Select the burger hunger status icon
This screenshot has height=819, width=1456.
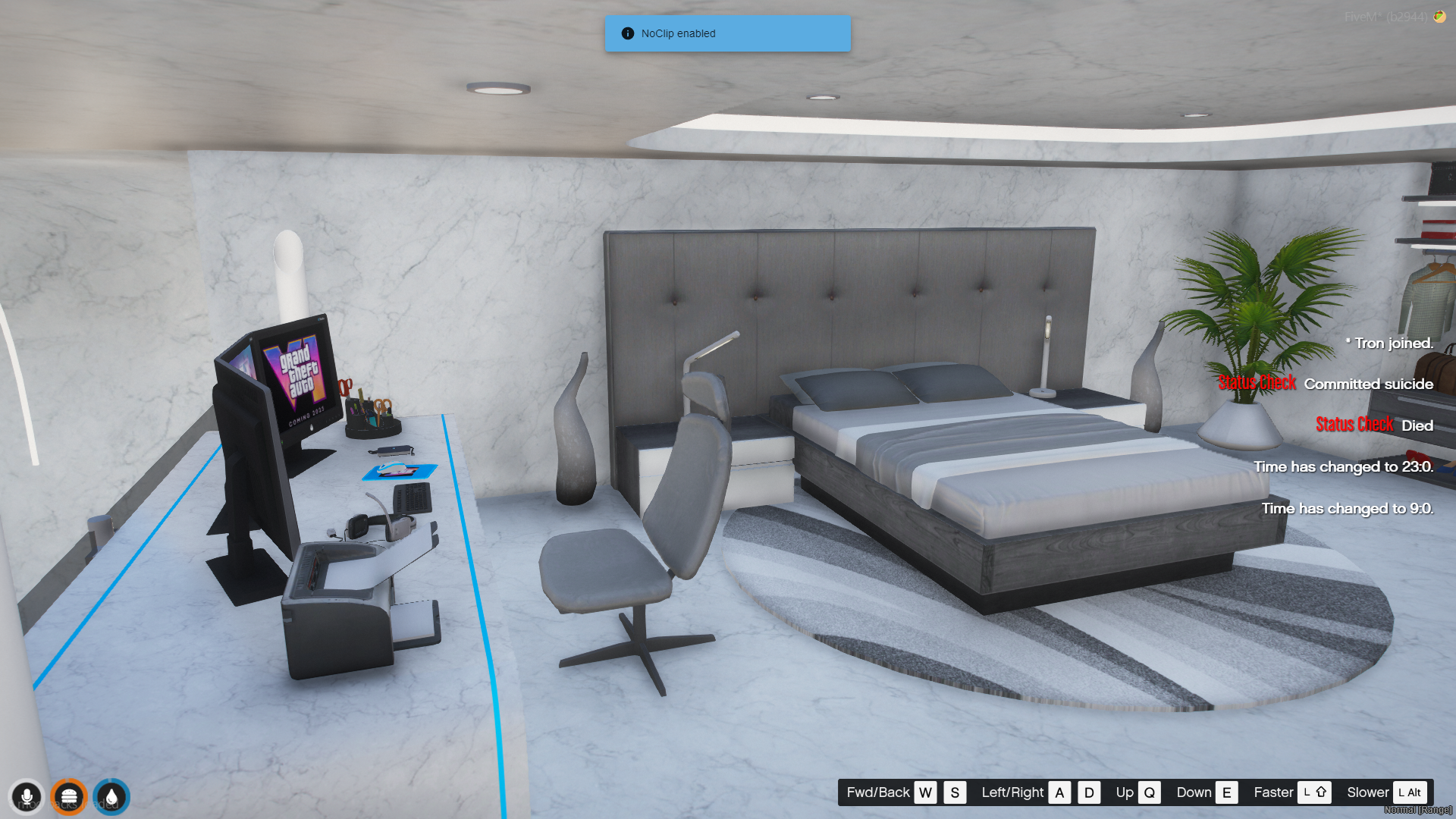[x=69, y=797]
